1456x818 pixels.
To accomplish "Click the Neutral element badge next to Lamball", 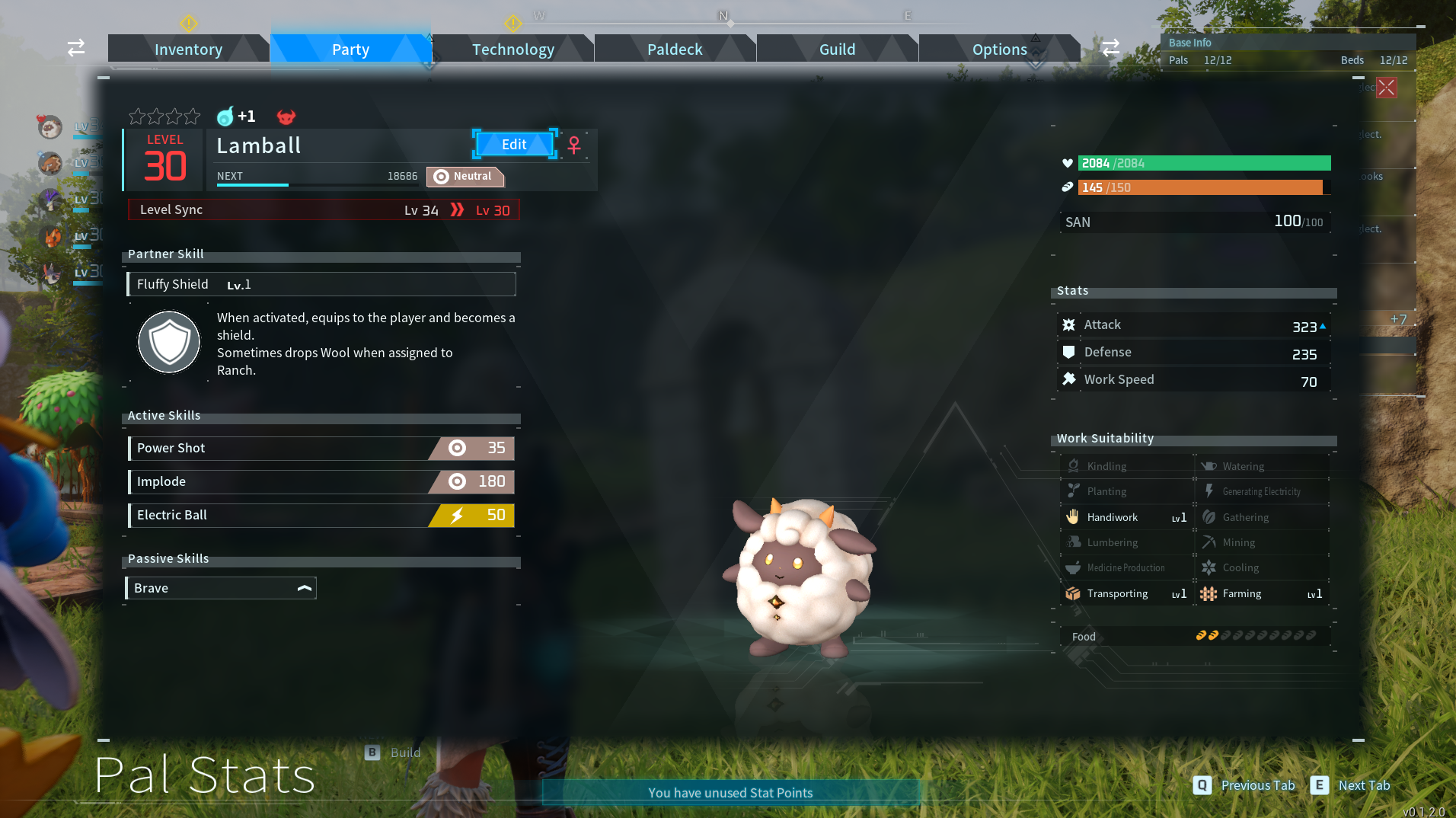I will [x=465, y=177].
